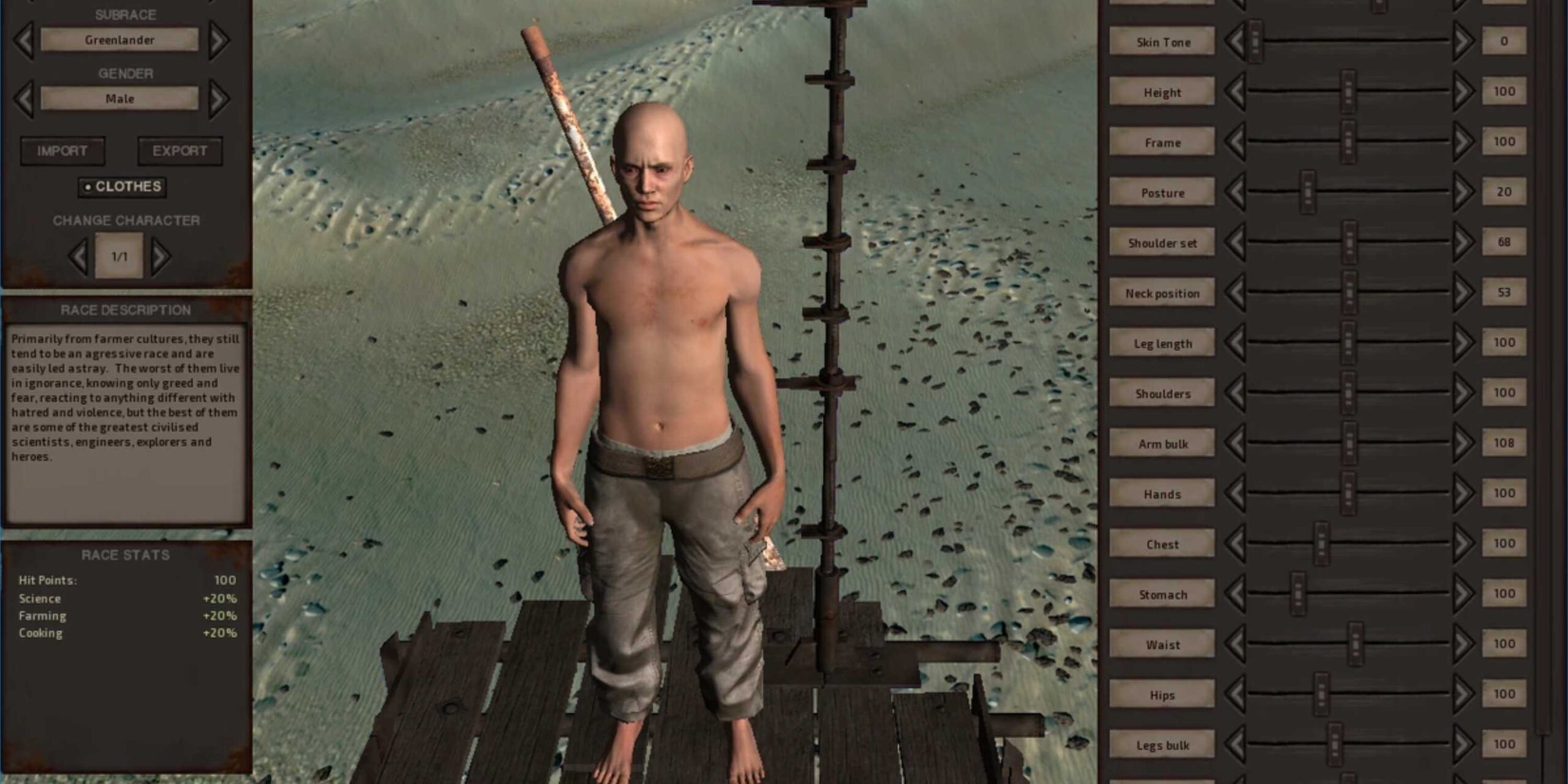Screen dimensions: 1568x784
Task: Select the previous Subrace option
Action: tap(24, 39)
